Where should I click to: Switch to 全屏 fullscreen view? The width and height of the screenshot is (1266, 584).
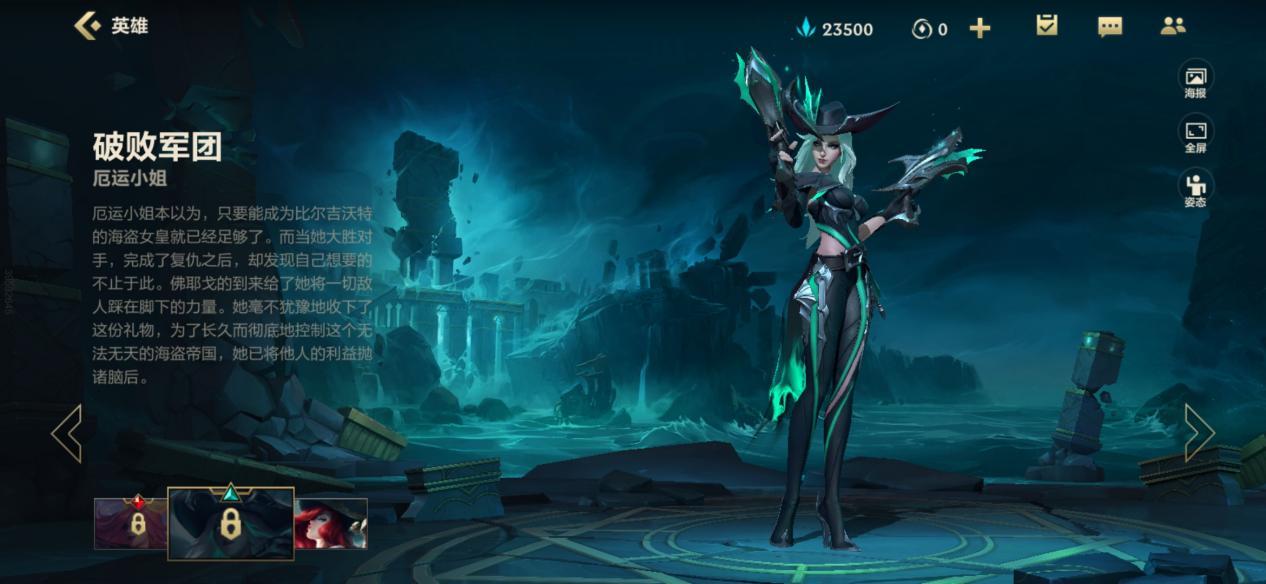1195,135
